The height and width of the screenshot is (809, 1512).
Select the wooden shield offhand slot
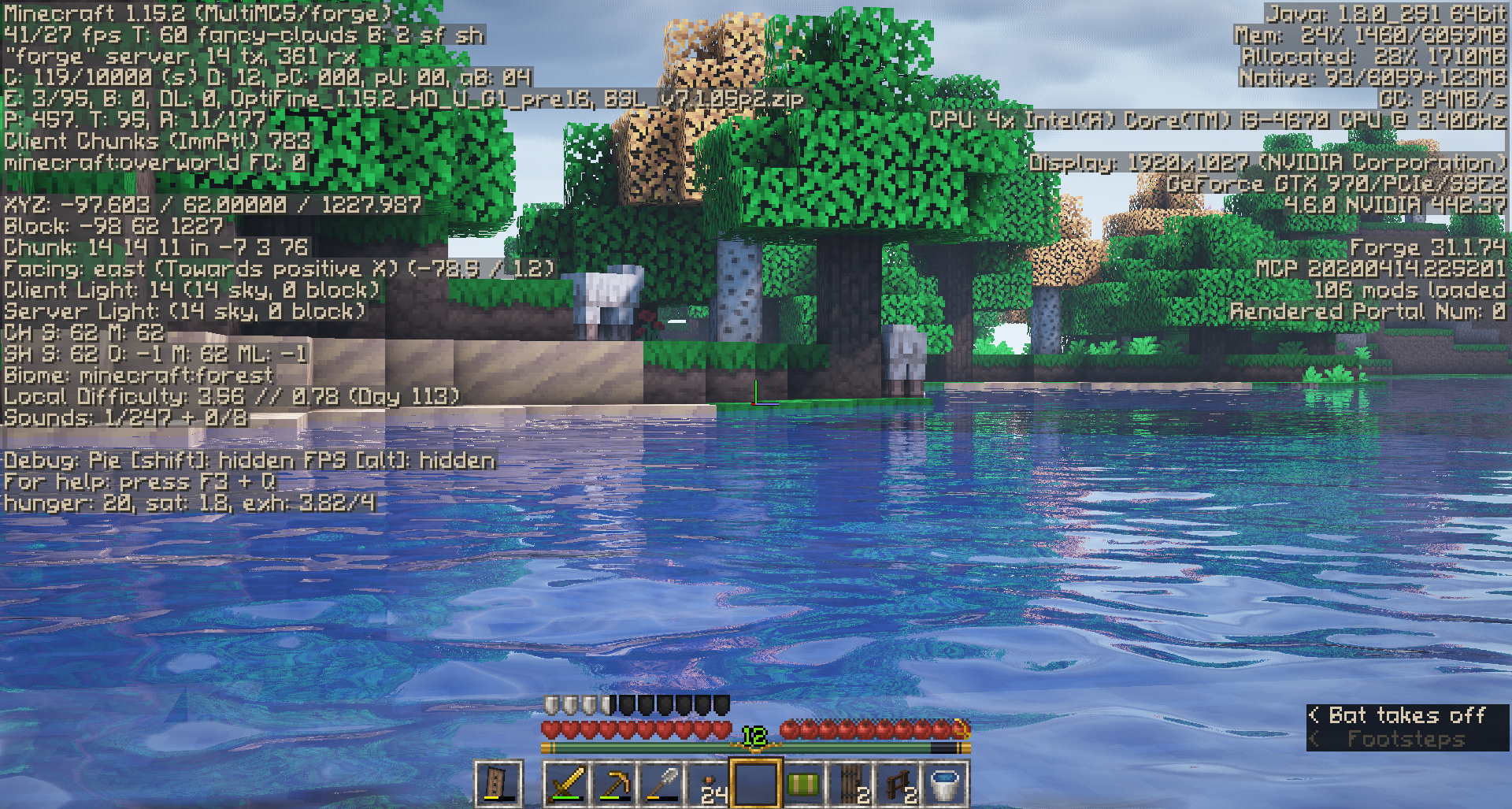(498, 784)
